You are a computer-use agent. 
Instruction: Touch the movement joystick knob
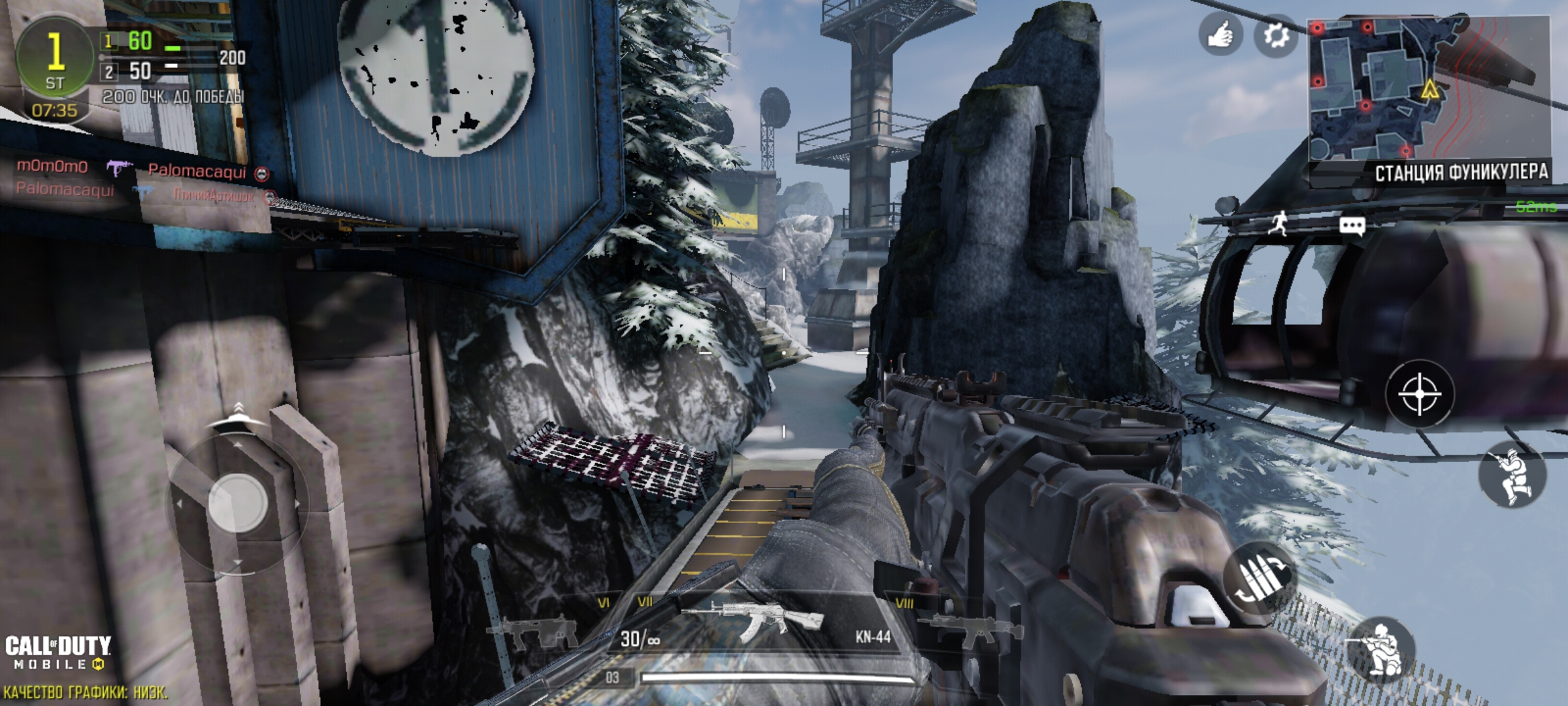click(x=238, y=503)
